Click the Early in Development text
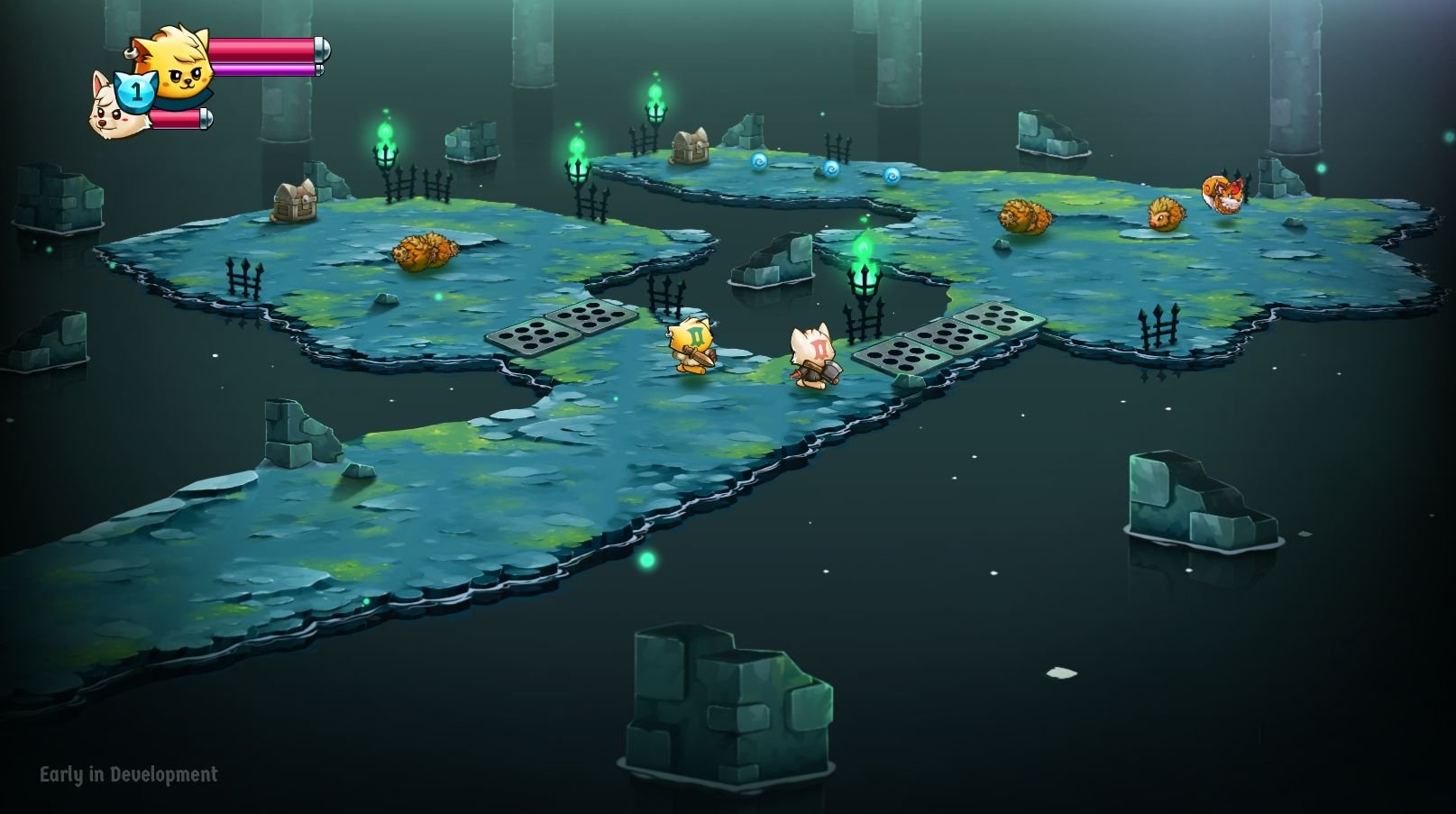 (129, 773)
